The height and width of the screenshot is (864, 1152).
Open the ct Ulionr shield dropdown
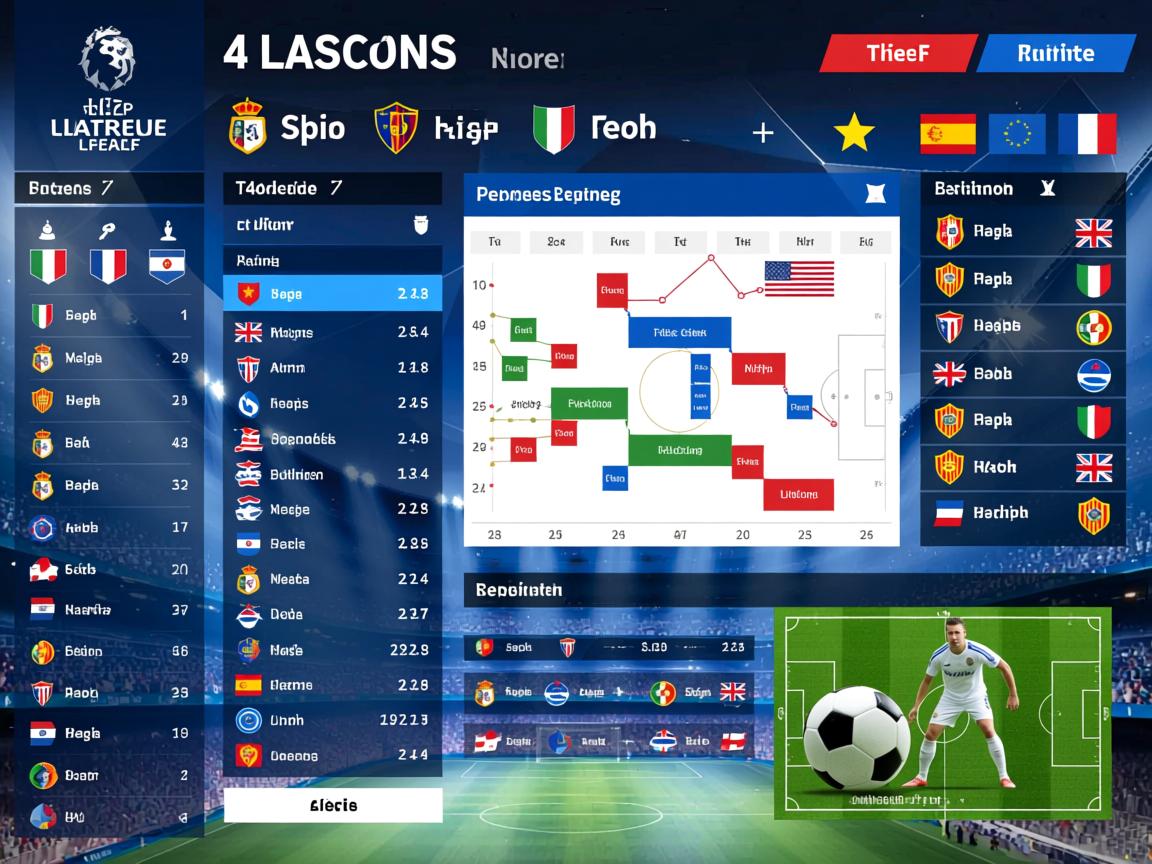421,225
